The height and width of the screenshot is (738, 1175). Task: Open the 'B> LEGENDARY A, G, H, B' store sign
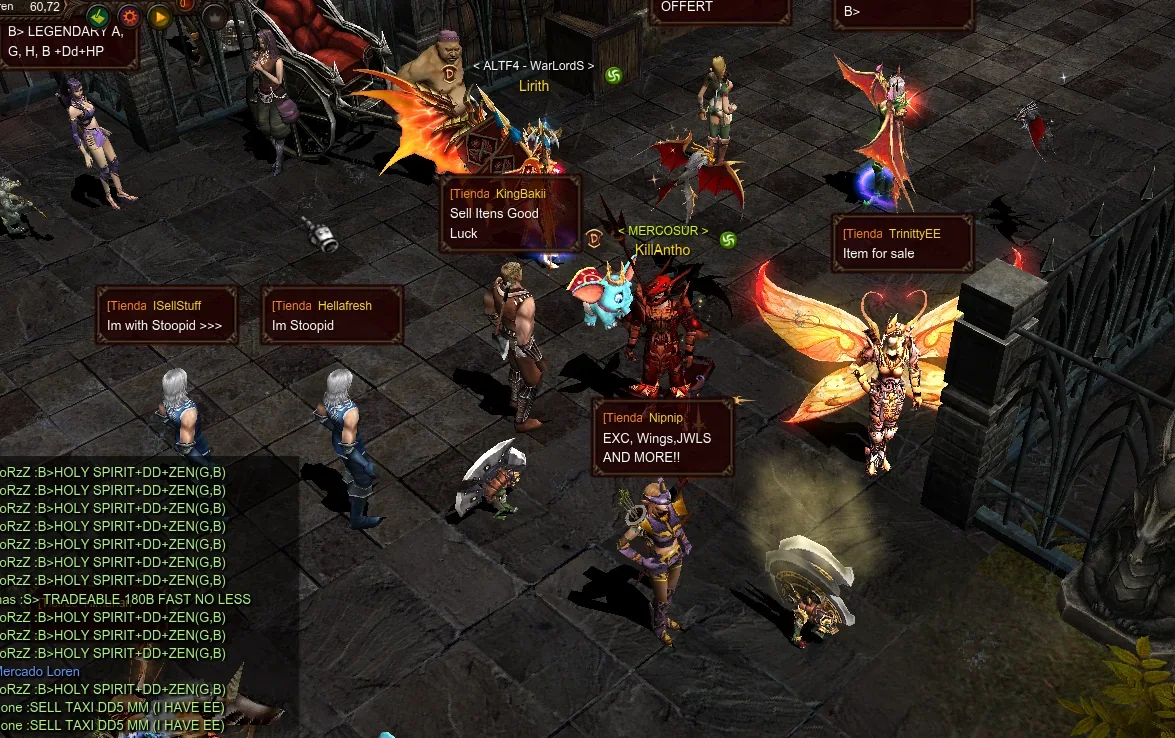(x=68, y=41)
